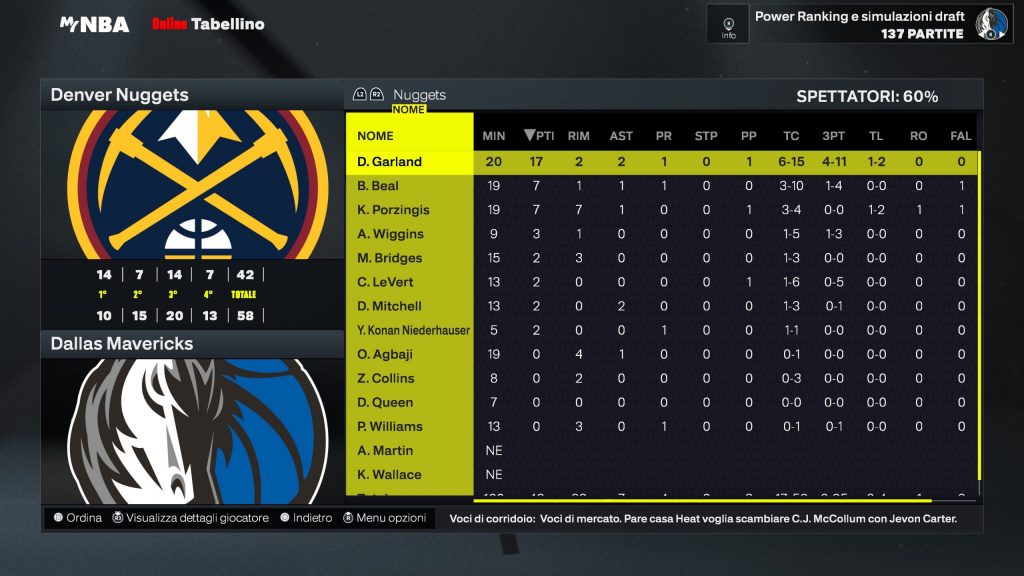Sort by the 3PT column header

coord(833,136)
